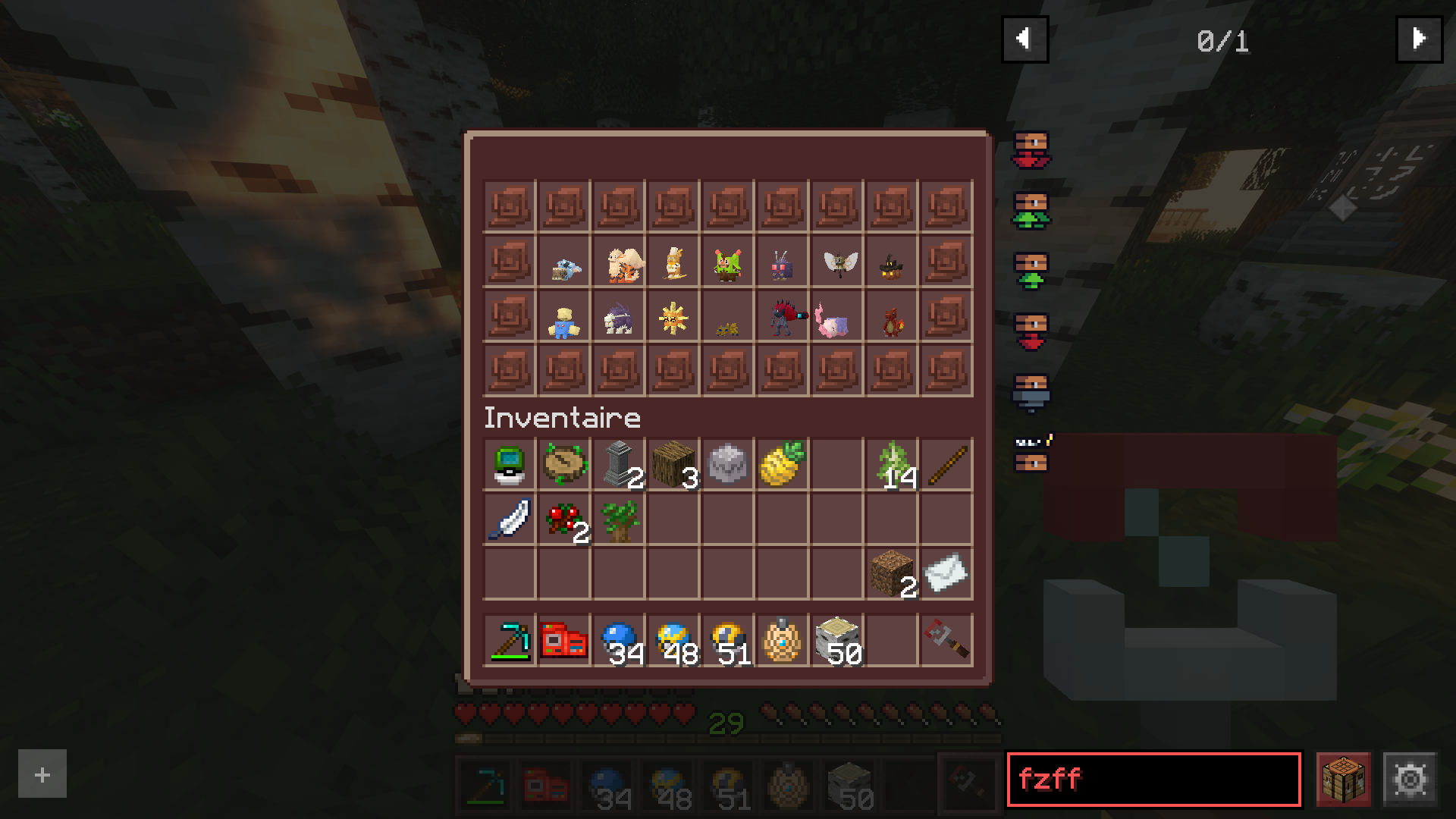Go to the previous box with the left arrow
The image size is (1456, 819).
pyautogui.click(x=1025, y=39)
